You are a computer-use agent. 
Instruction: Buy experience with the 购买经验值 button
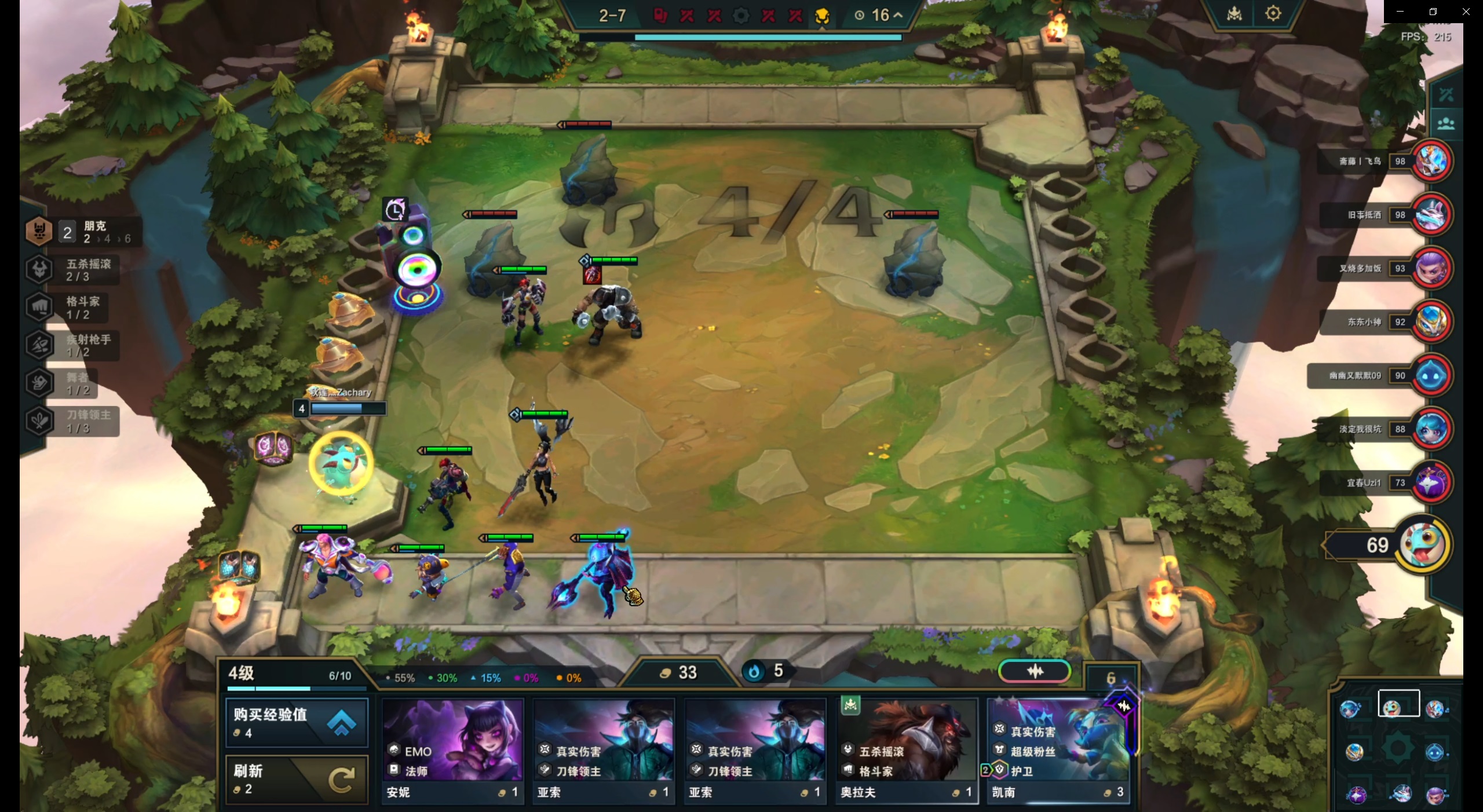(296, 722)
